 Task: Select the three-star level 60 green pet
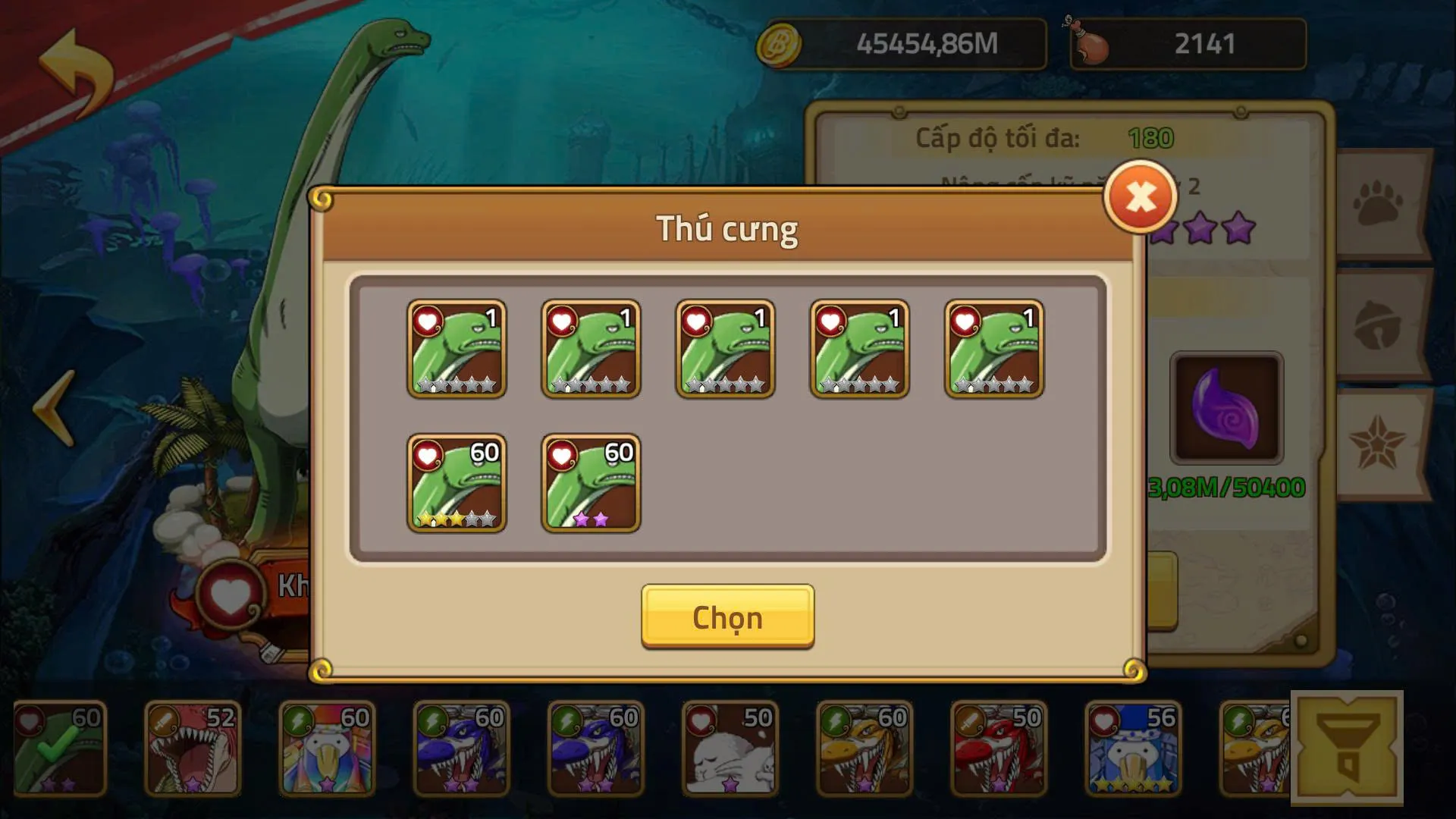458,482
